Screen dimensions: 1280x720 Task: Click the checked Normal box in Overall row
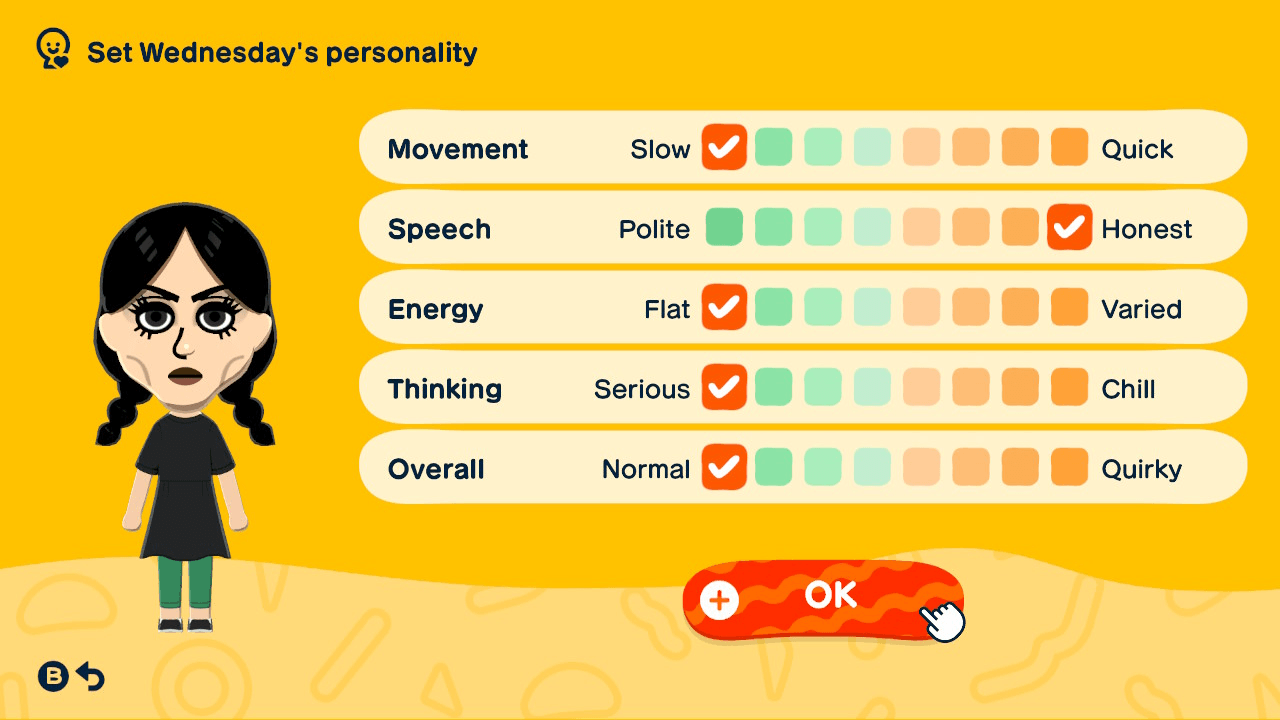tap(723, 467)
